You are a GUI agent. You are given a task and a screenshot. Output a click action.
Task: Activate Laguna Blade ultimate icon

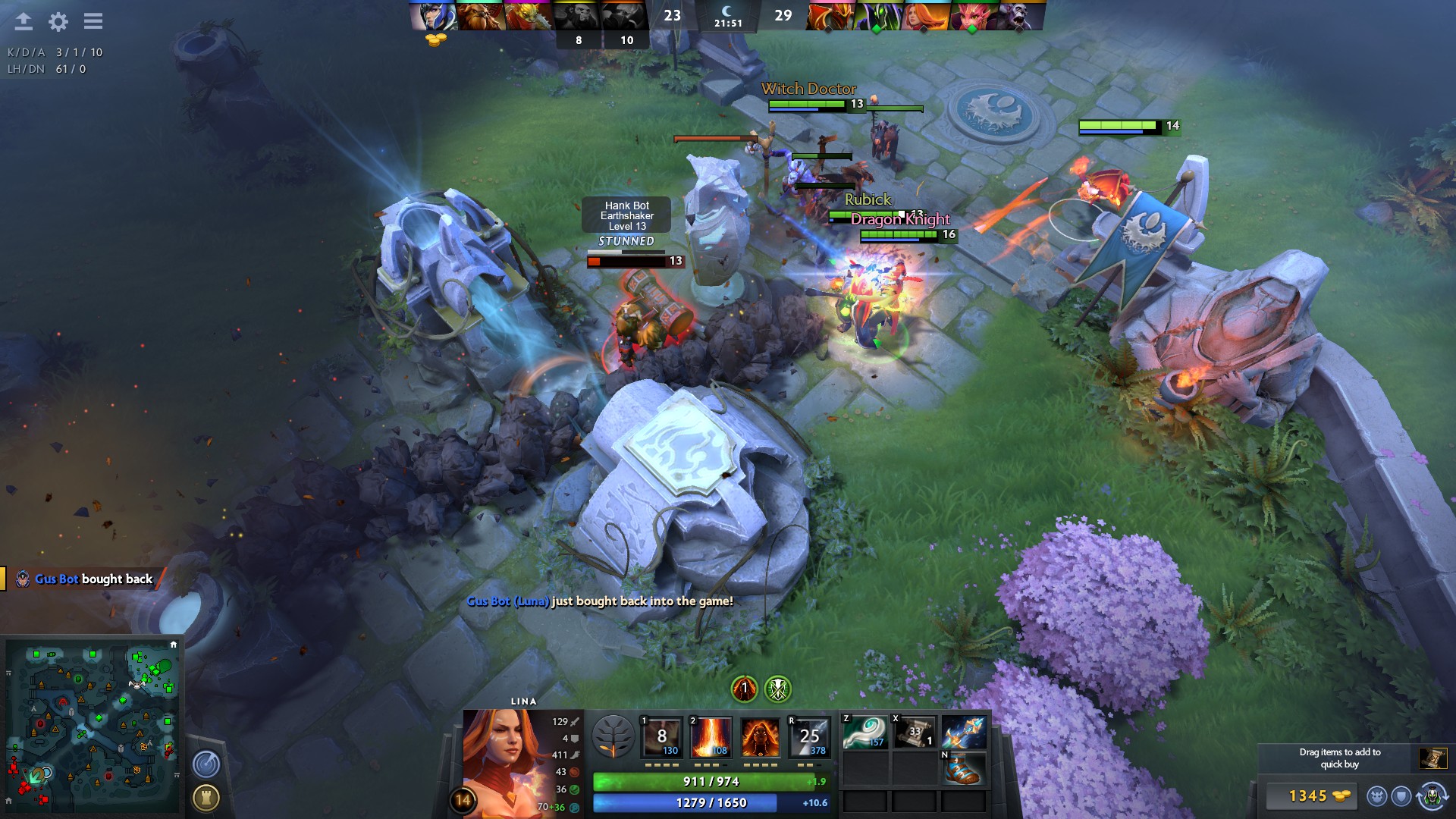[809, 737]
